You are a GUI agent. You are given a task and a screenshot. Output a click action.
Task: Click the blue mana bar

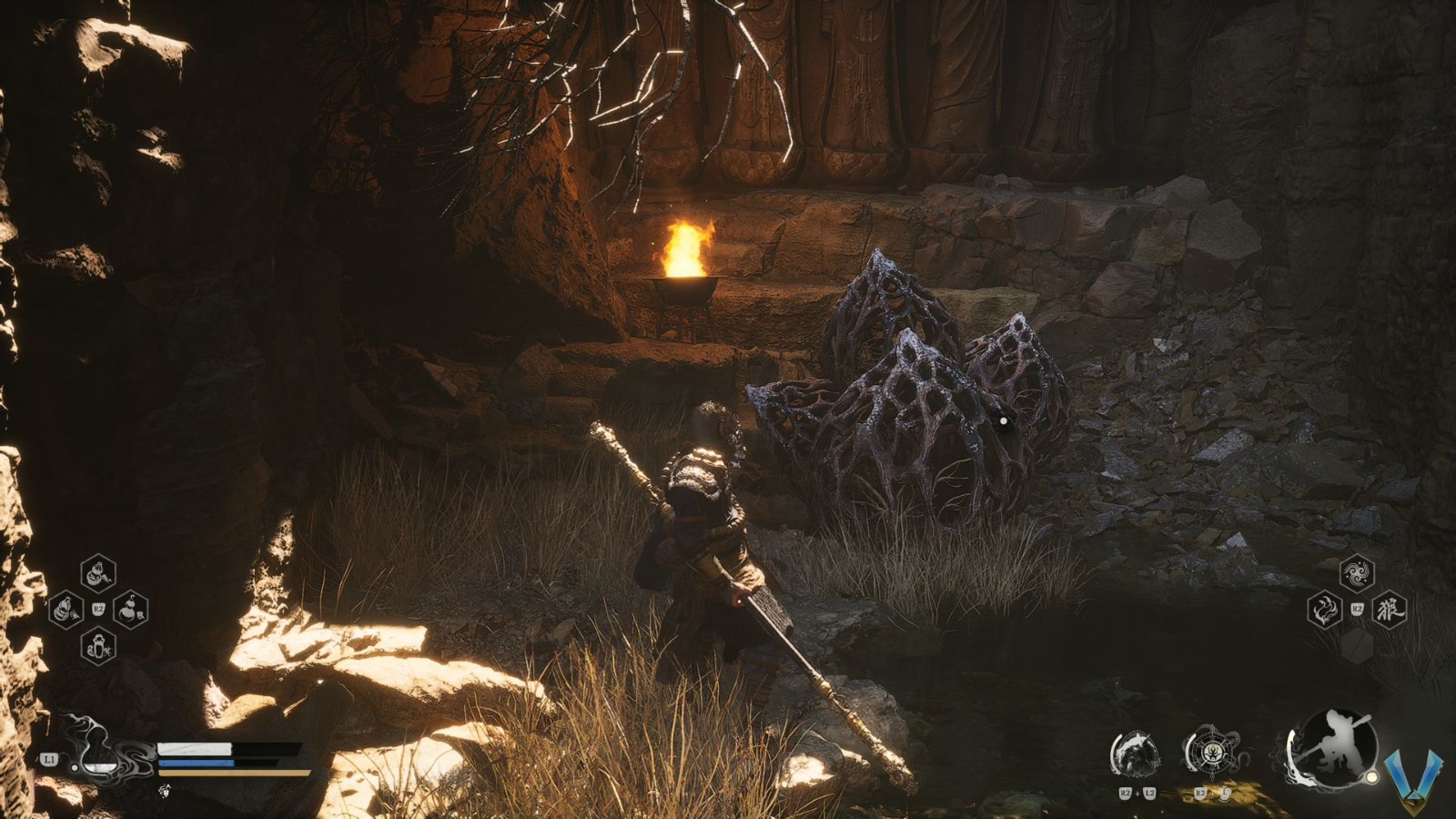tap(197, 763)
